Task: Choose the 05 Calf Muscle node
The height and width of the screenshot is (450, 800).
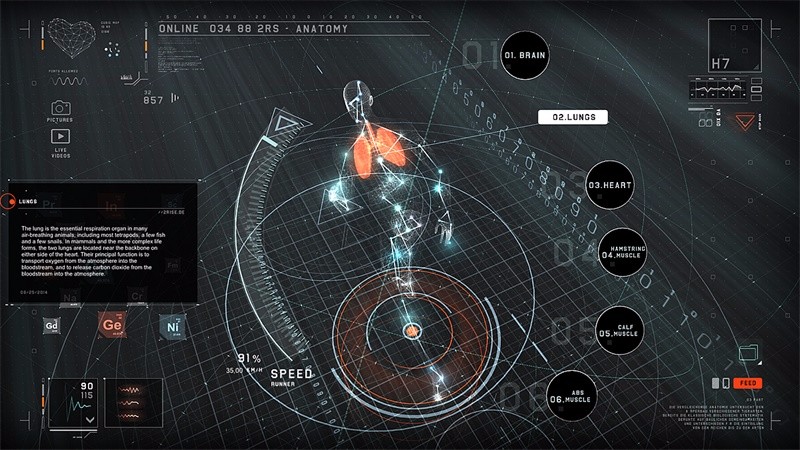Action: [622, 332]
